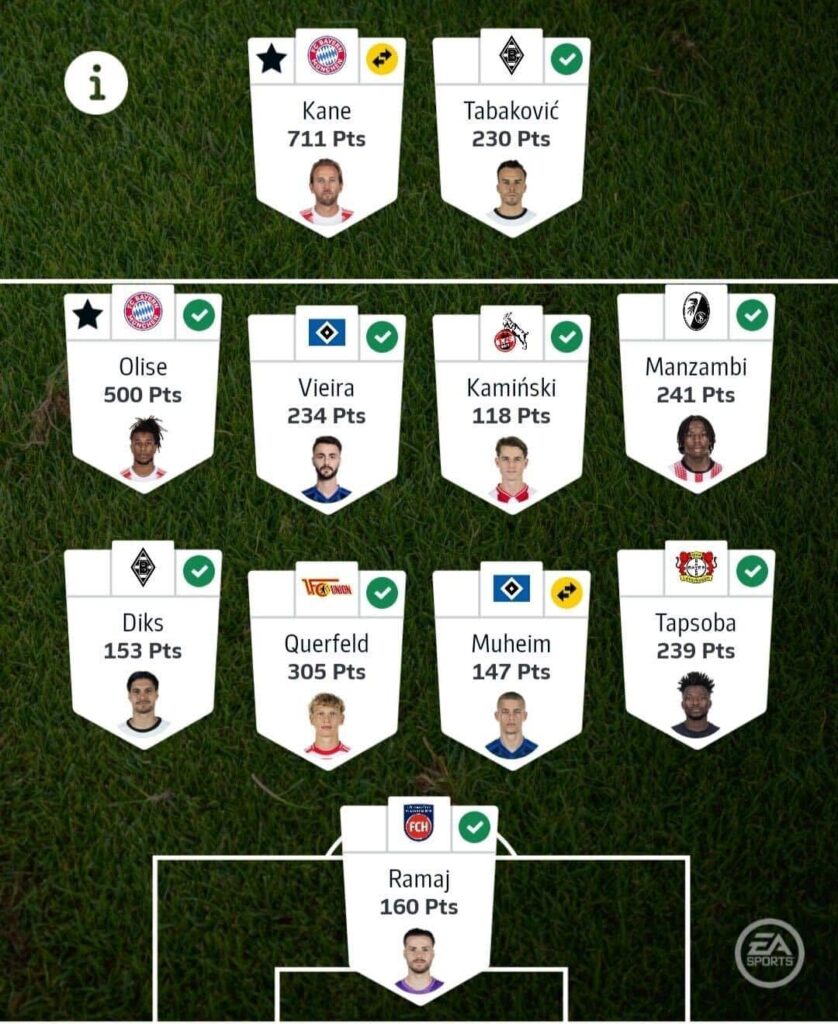Screen dimensions: 838x1024
Task: Click the Bayer Leverkusen crest on Tapsoba
Action: pos(695,568)
